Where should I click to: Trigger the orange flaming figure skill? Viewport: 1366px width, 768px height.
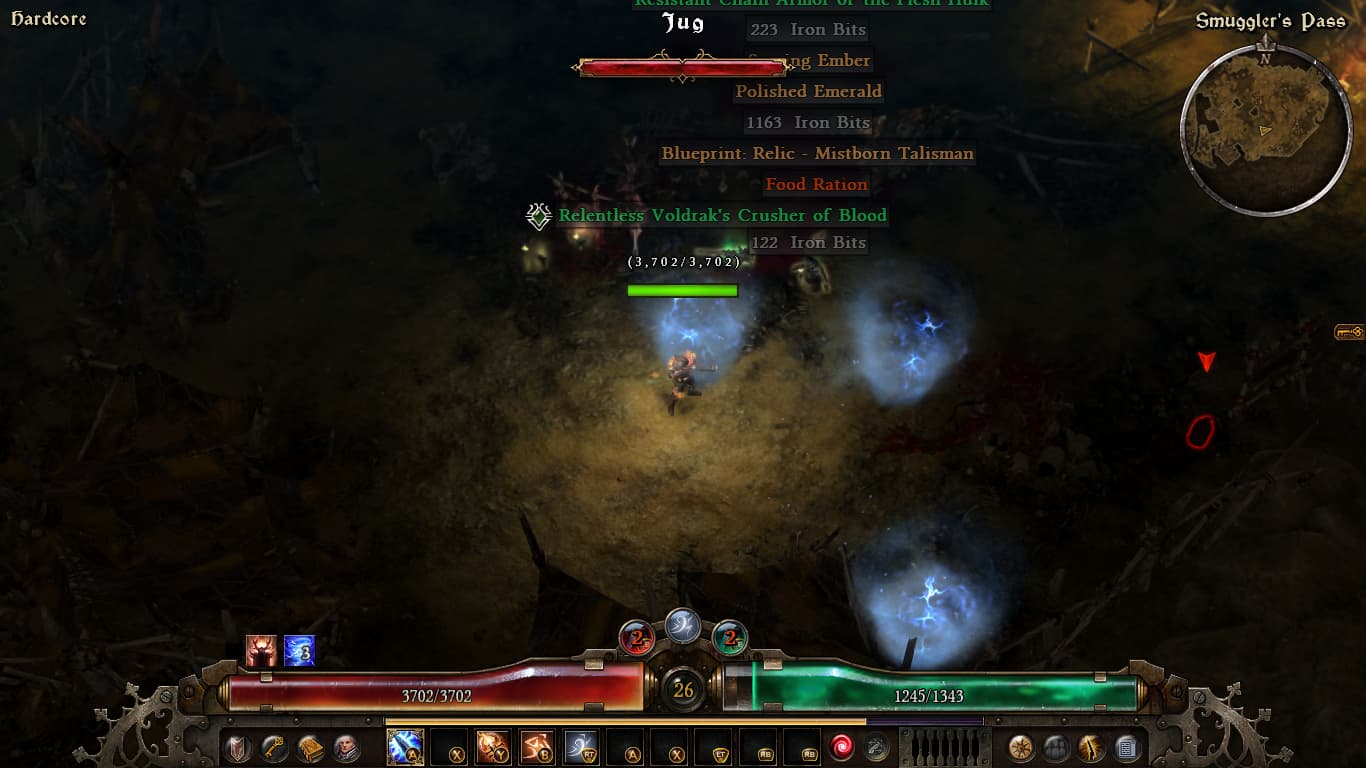point(537,747)
